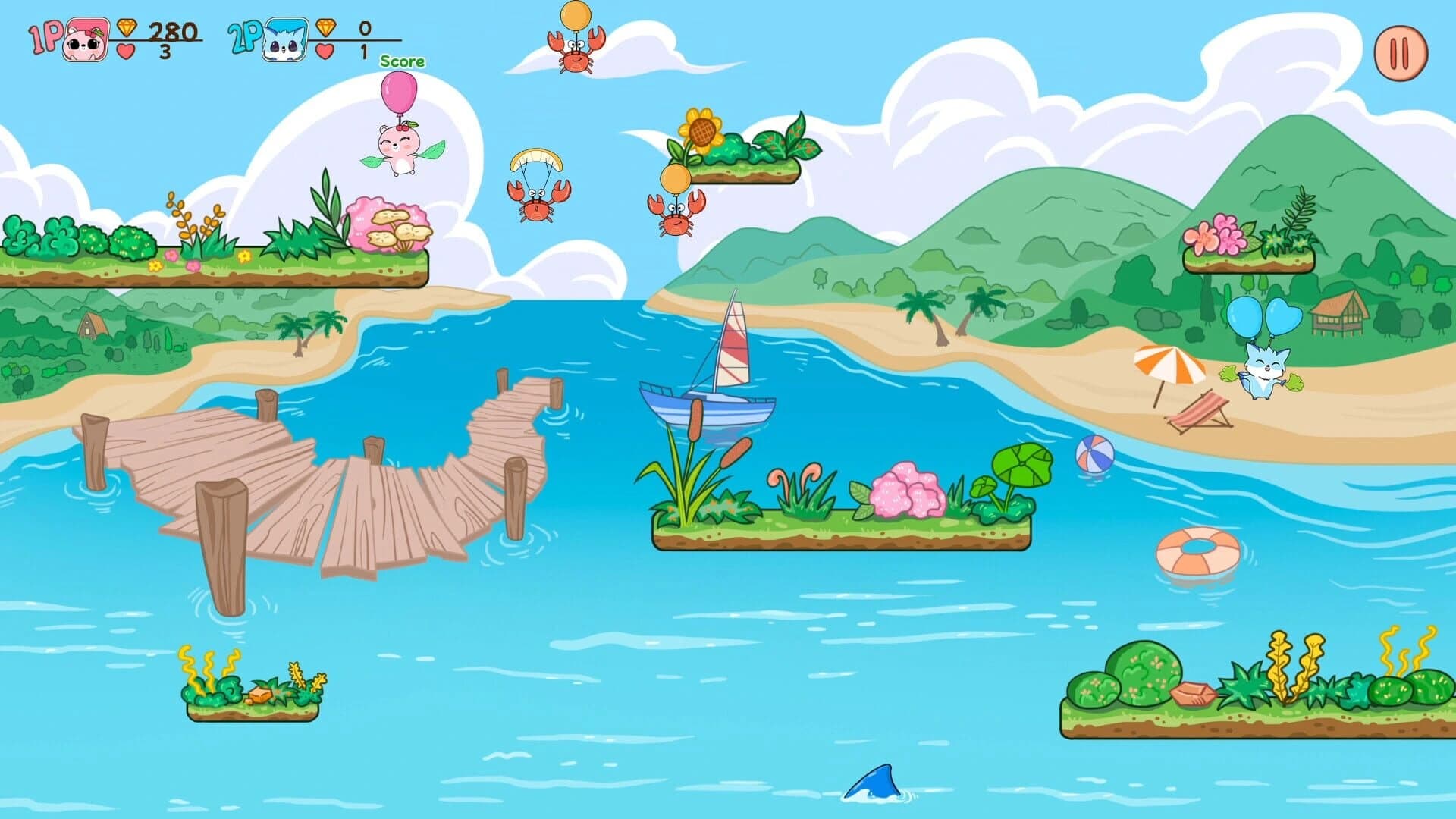Click the gem icon beside Player 2's score
The width and height of the screenshot is (1456, 819).
click(324, 30)
